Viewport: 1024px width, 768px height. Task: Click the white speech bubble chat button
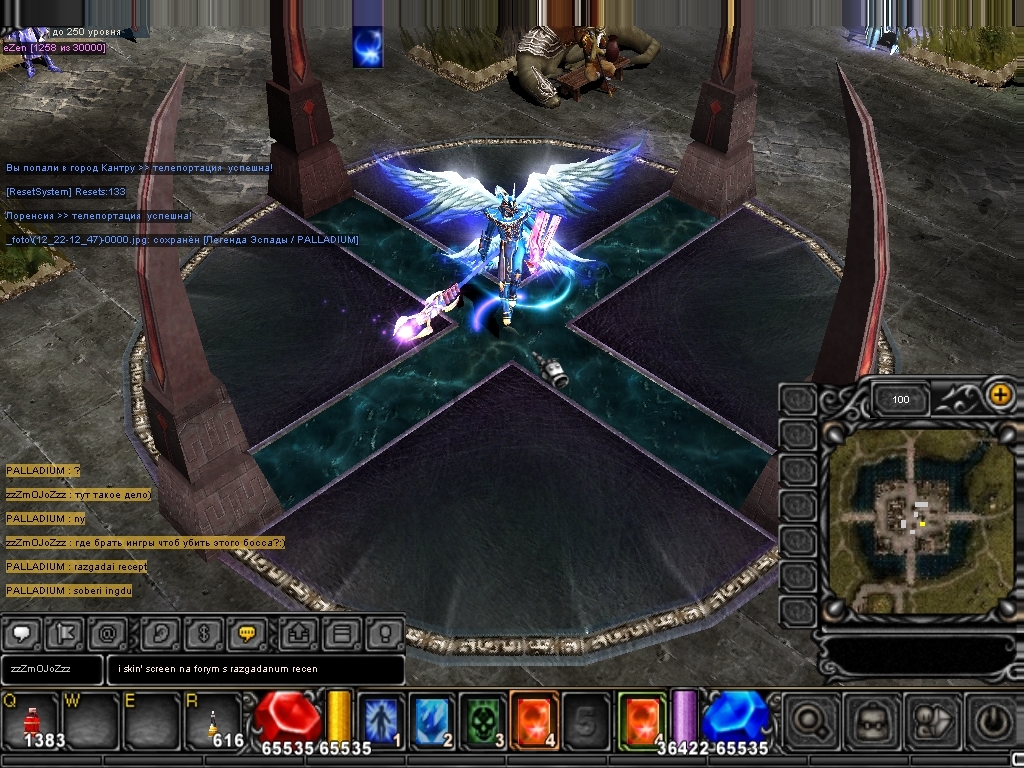tap(22, 633)
